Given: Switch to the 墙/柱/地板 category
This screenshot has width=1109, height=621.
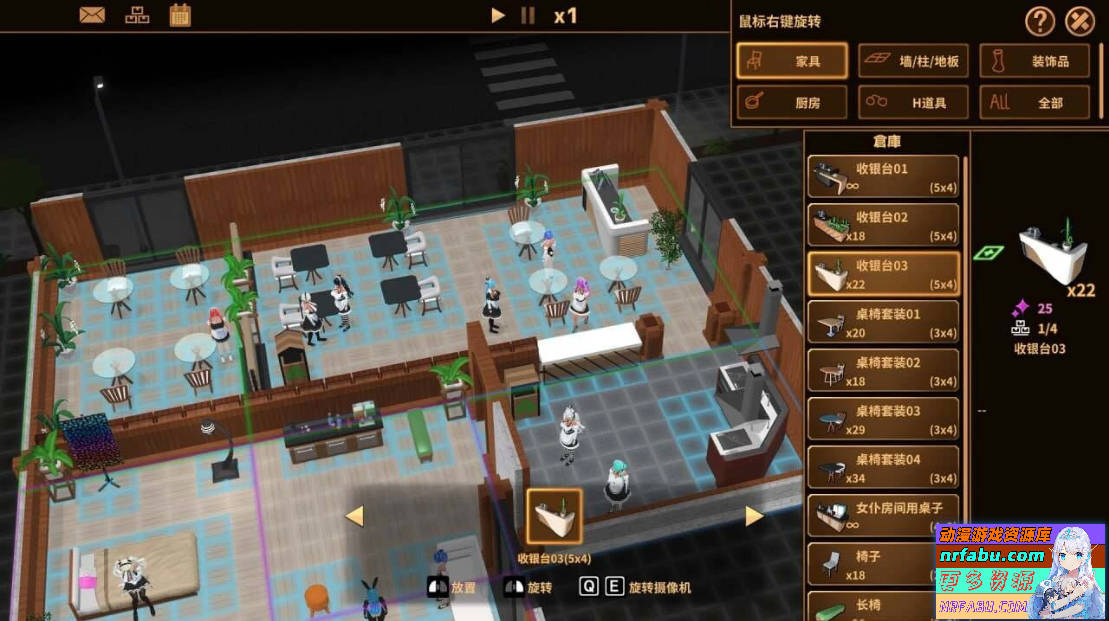Looking at the screenshot, I should click(x=913, y=61).
